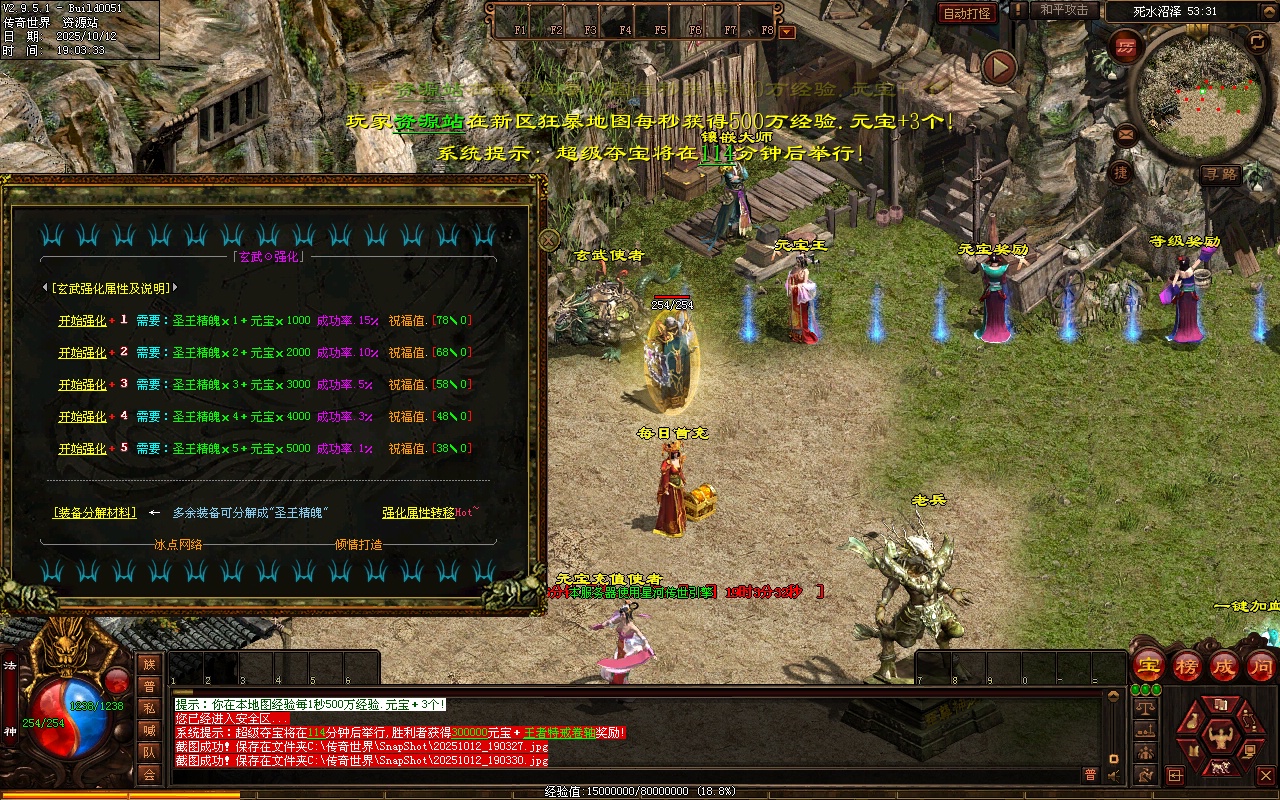This screenshot has height=800, width=1280.
Task: Expand the hotkey bar dropdown arrow
Action: (x=787, y=31)
